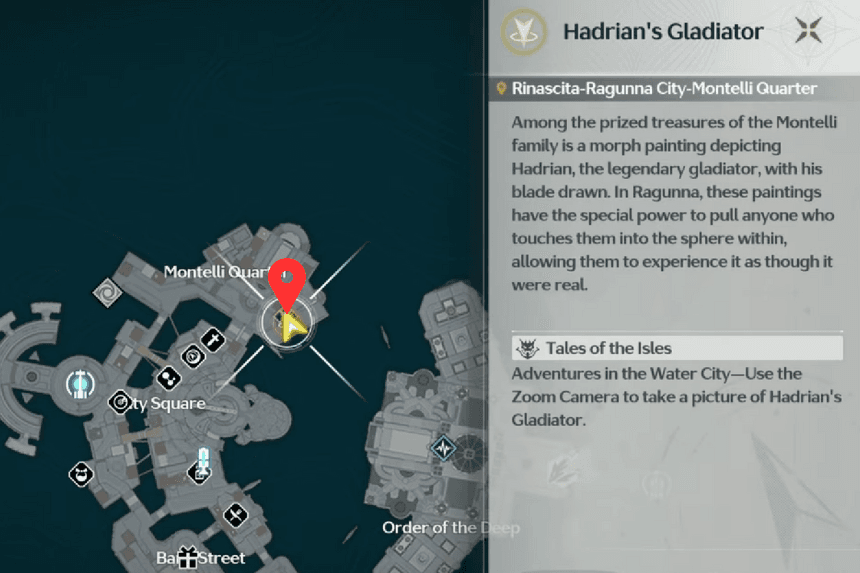860x573 pixels.
Task: Click the bearded face NPC marker
Action: click(x=81, y=473)
